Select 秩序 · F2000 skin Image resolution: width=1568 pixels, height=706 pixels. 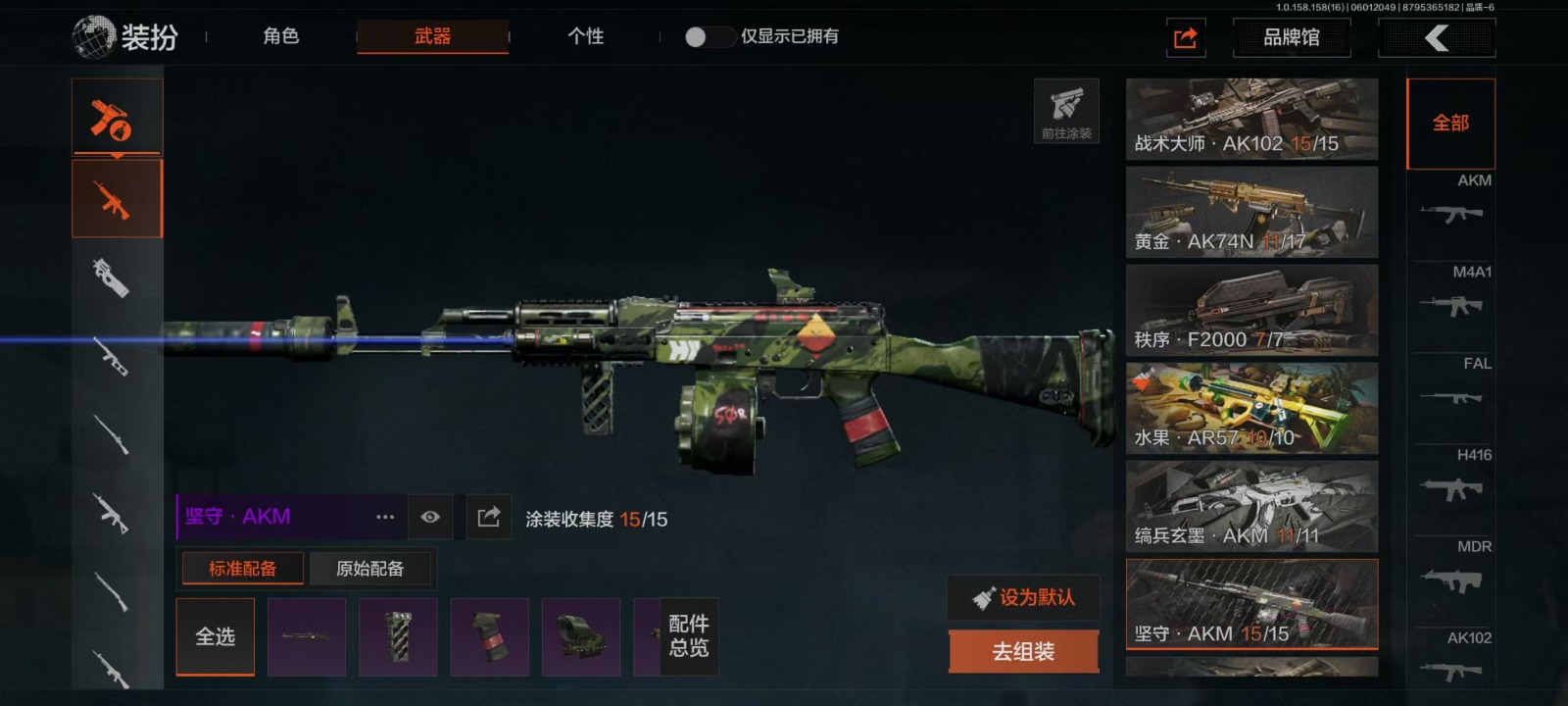click(x=1251, y=311)
